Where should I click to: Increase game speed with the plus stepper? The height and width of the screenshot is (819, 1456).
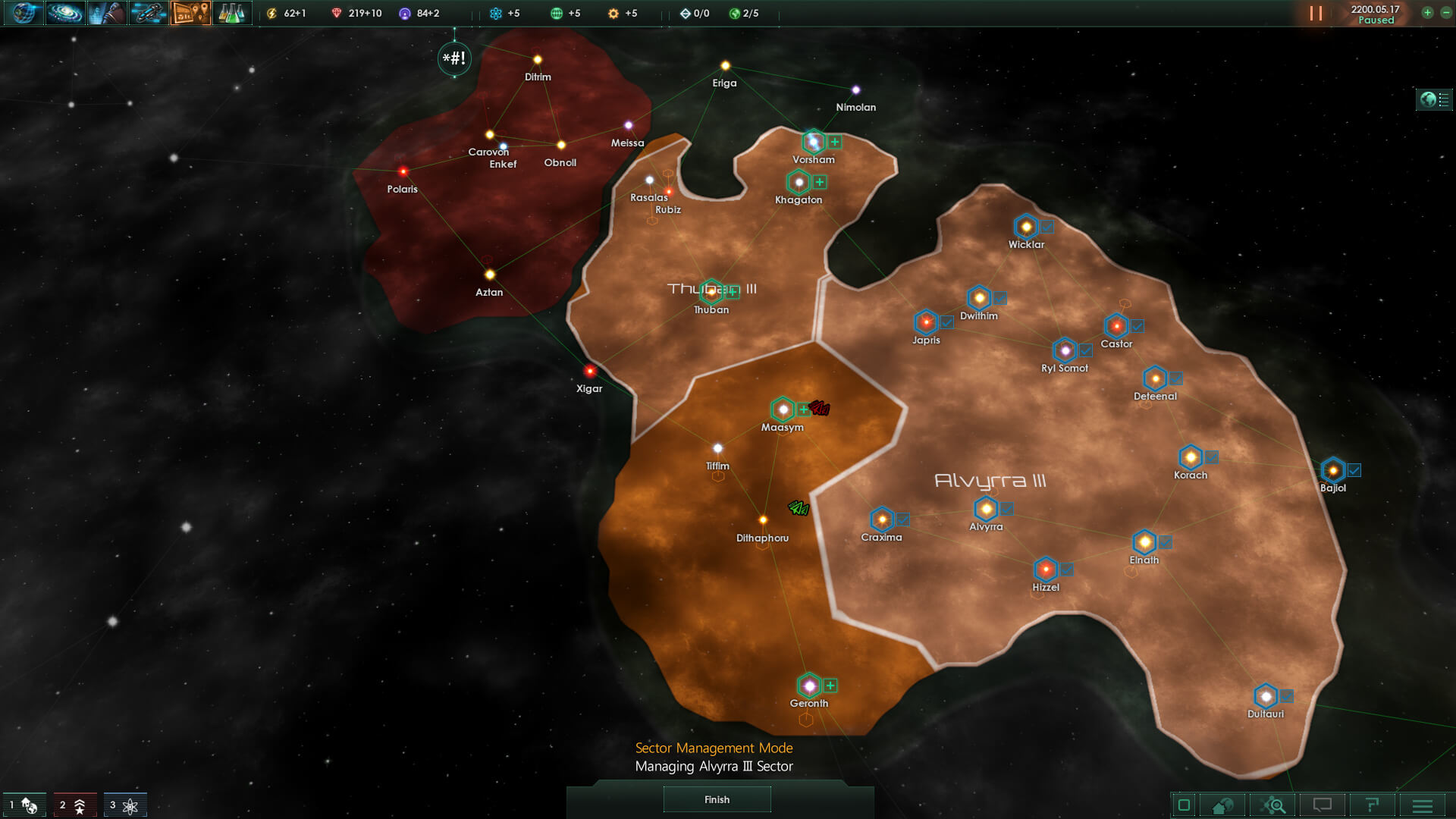(1426, 13)
